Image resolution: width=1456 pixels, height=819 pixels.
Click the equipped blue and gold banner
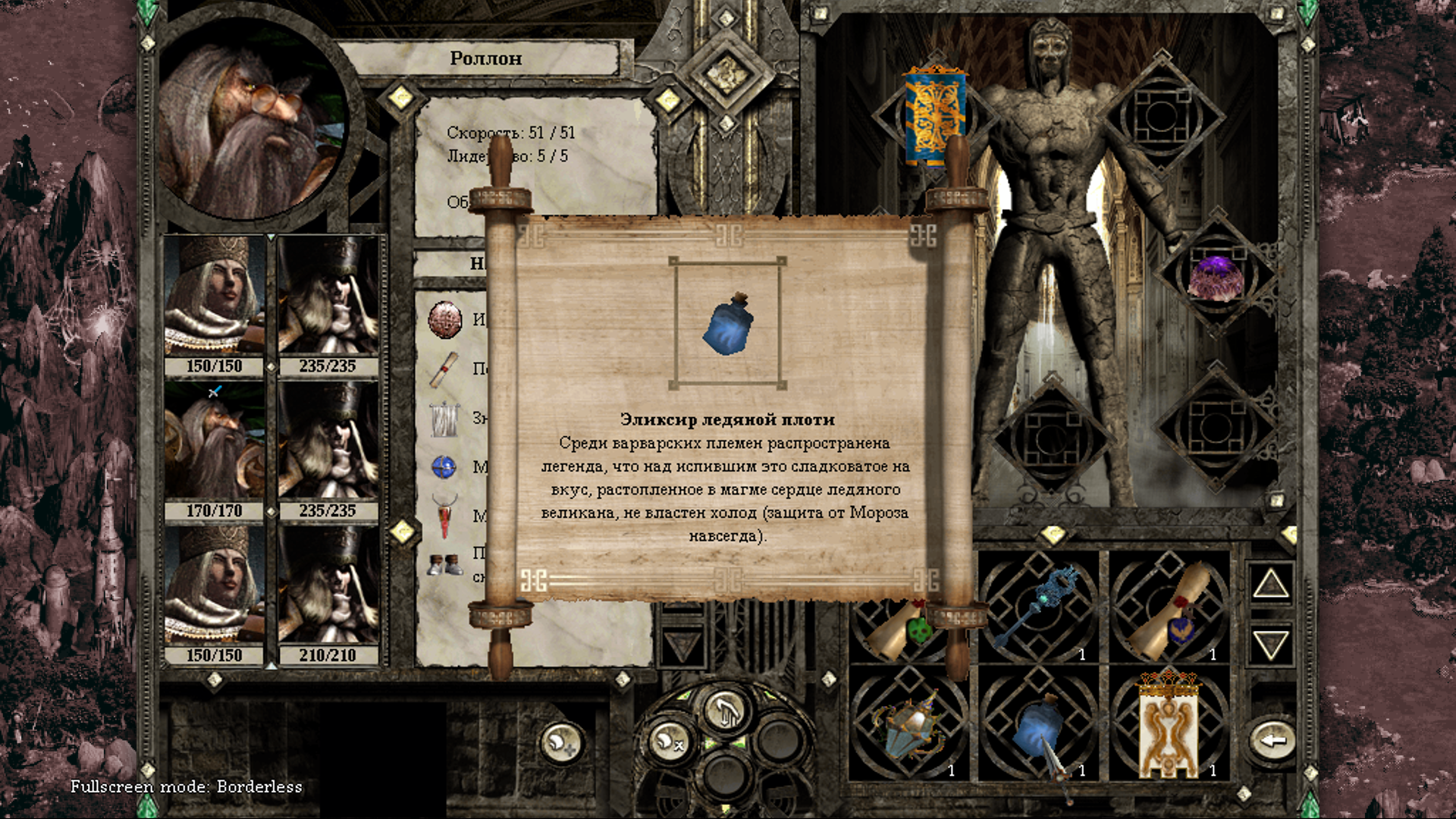[x=934, y=118]
